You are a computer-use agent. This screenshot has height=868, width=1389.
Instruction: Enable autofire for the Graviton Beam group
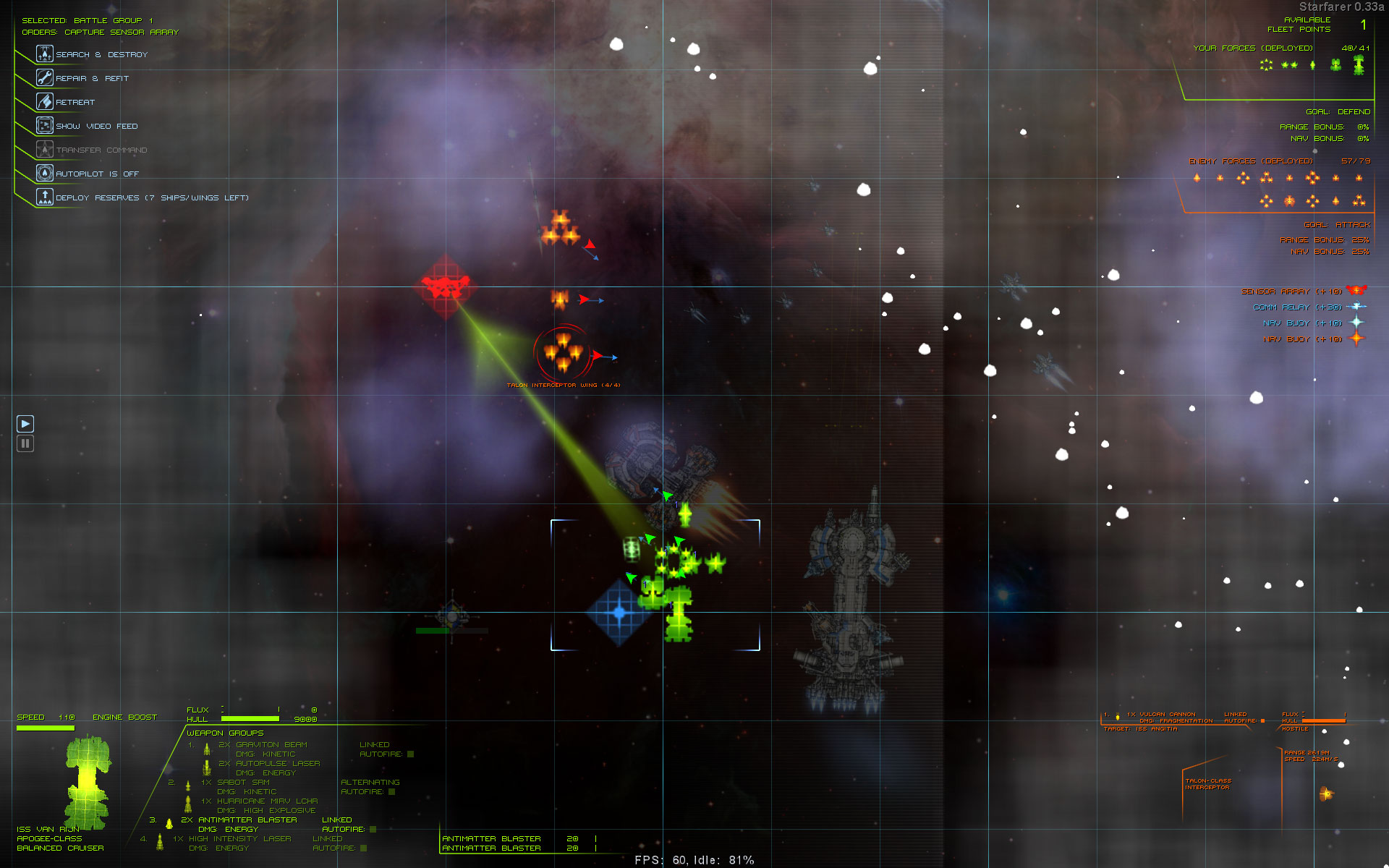[410, 754]
